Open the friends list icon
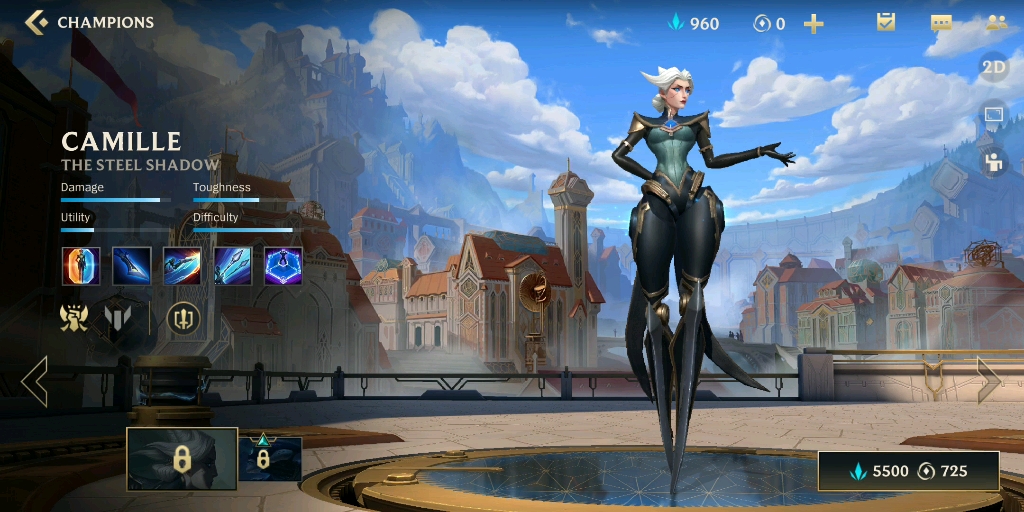Screen dimensions: 1024x512 point(995,22)
